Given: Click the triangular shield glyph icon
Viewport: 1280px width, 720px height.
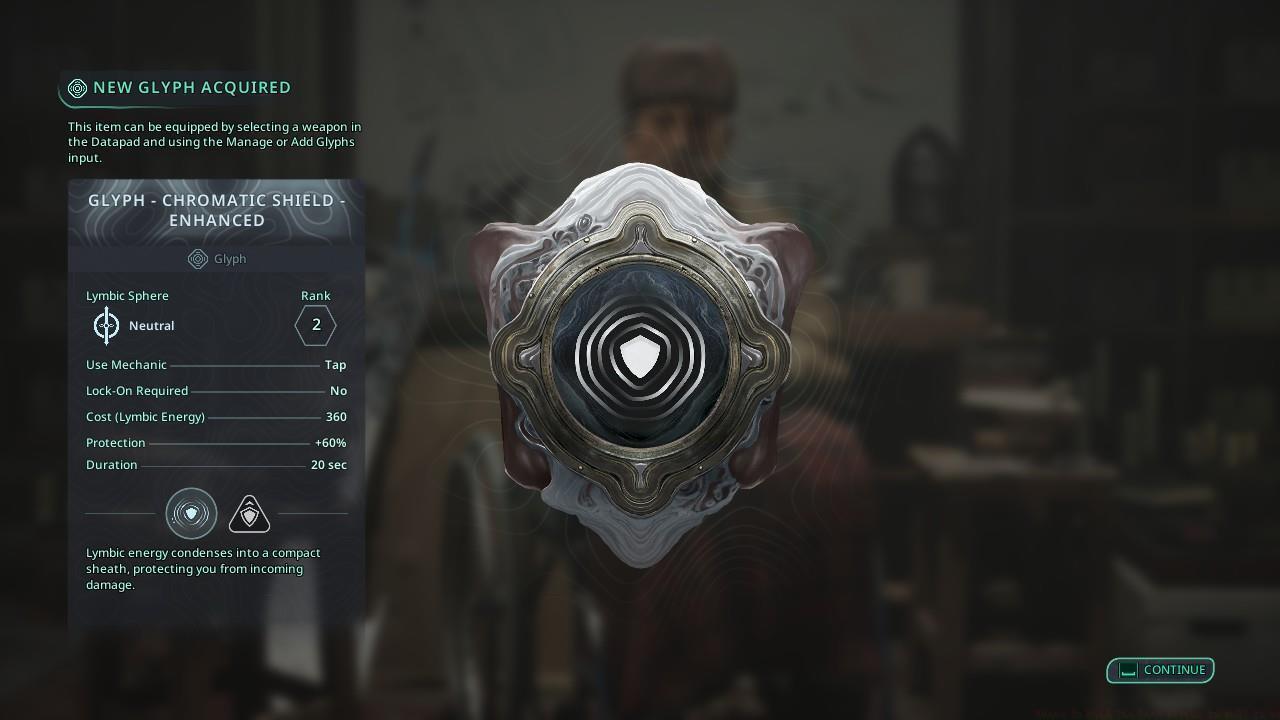Looking at the screenshot, I should (249, 512).
